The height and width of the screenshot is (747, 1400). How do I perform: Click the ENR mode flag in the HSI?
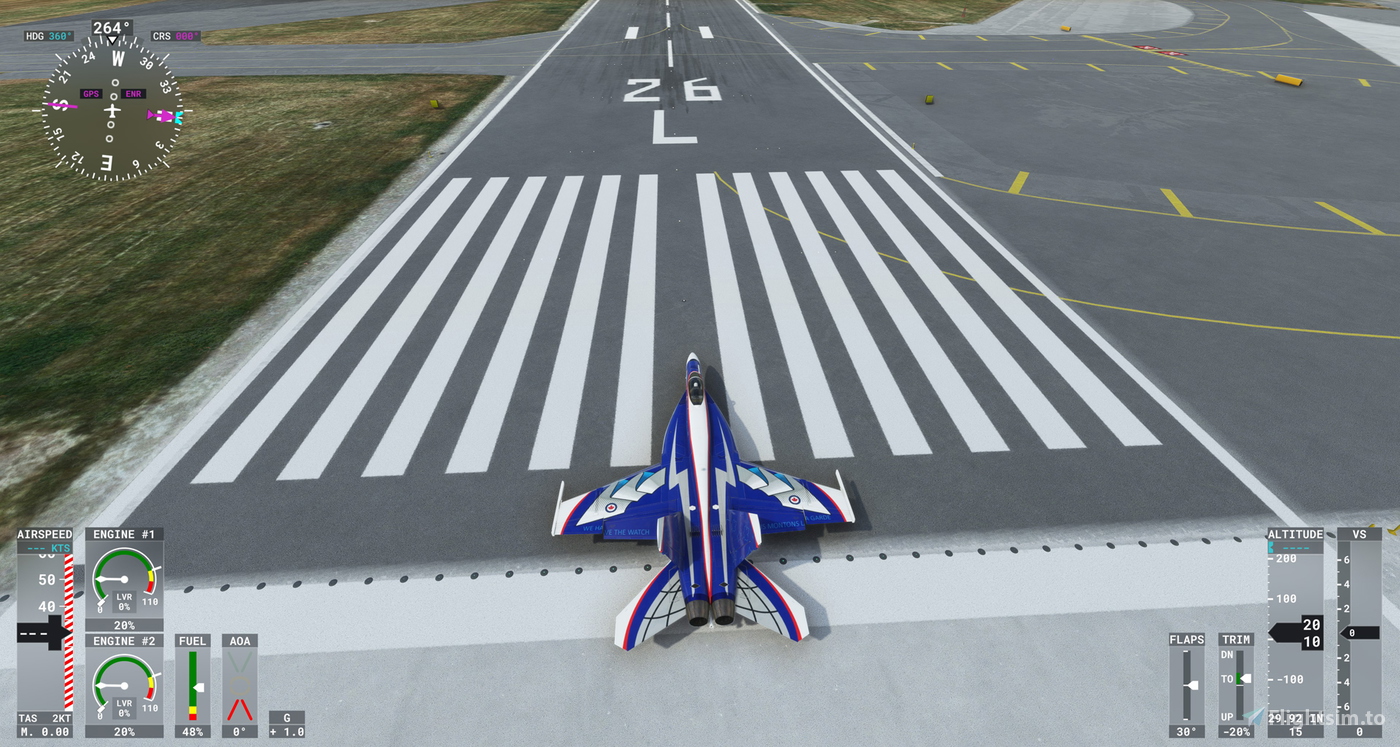pyautogui.click(x=133, y=94)
